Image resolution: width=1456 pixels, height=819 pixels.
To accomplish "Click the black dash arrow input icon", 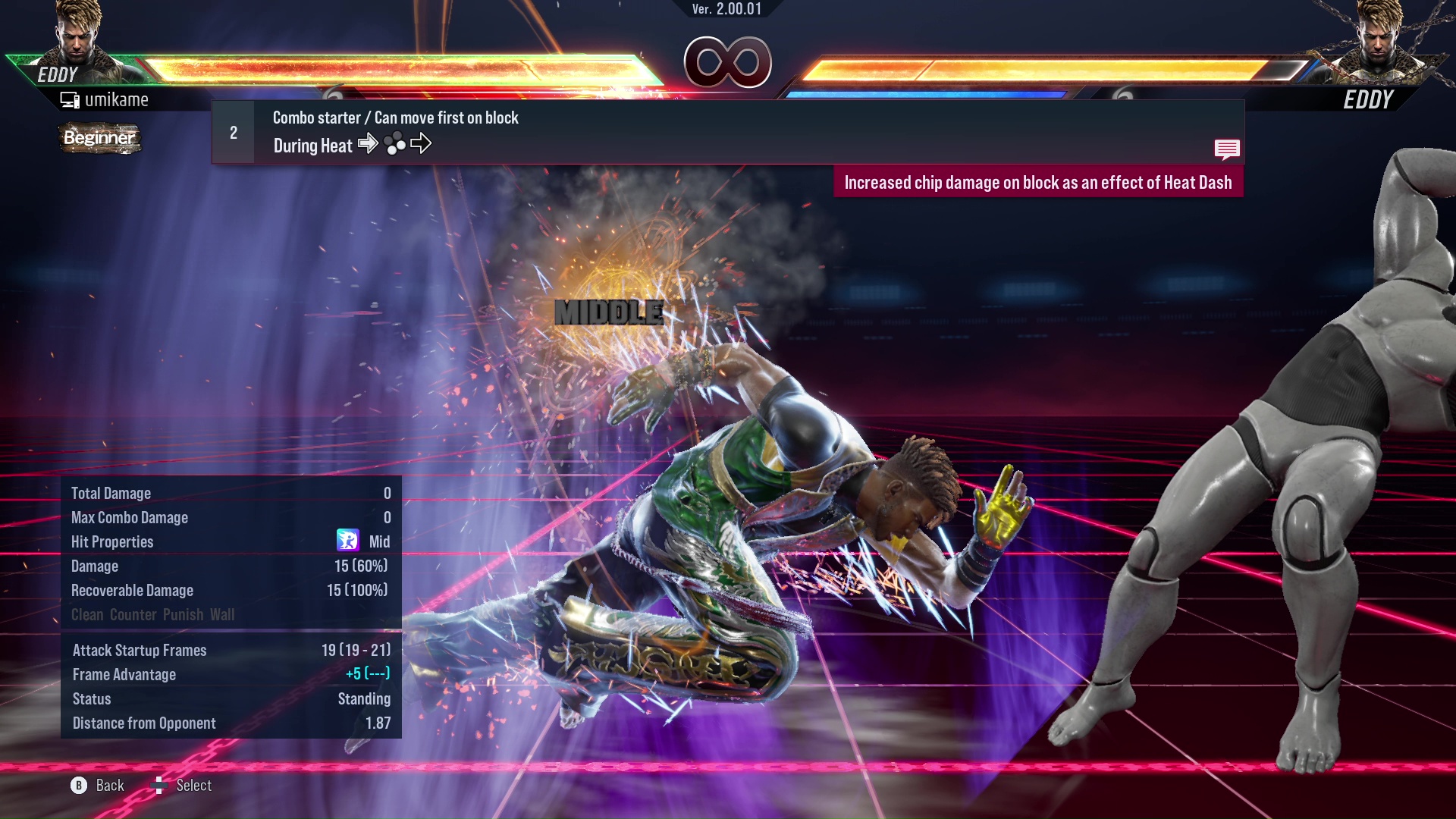I will tap(422, 143).
